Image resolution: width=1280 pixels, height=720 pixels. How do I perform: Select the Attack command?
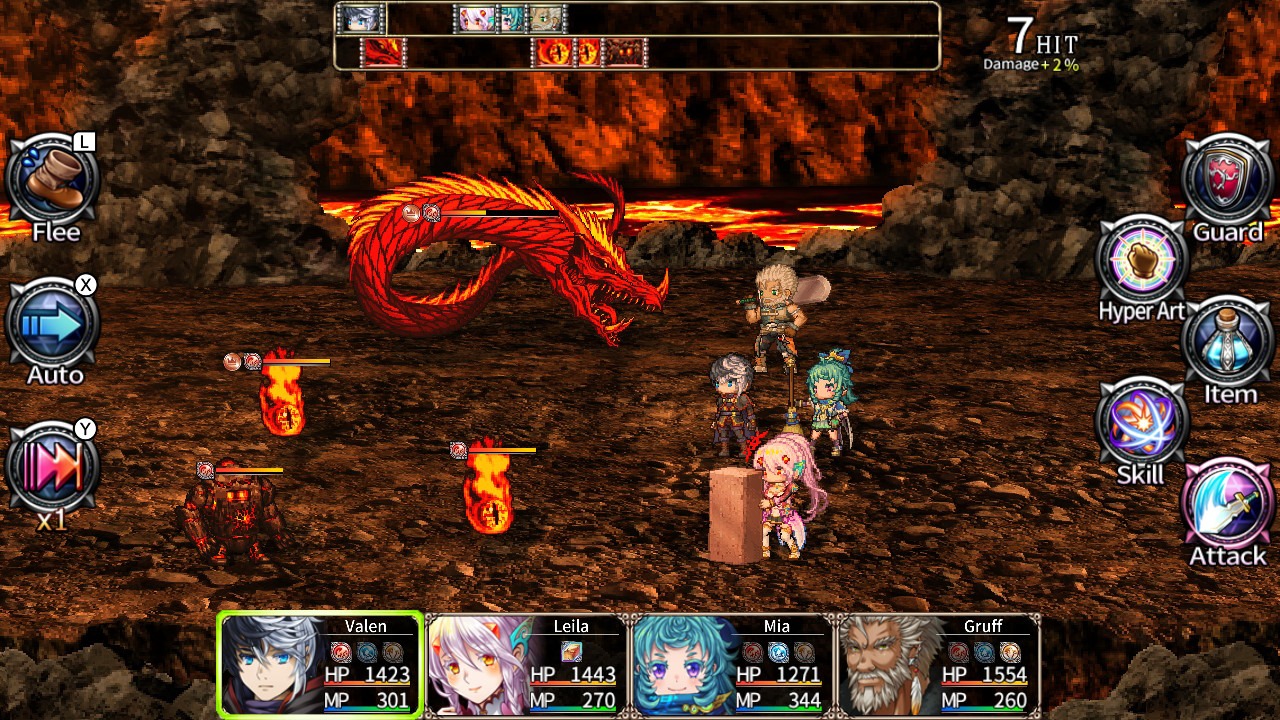pos(1228,506)
